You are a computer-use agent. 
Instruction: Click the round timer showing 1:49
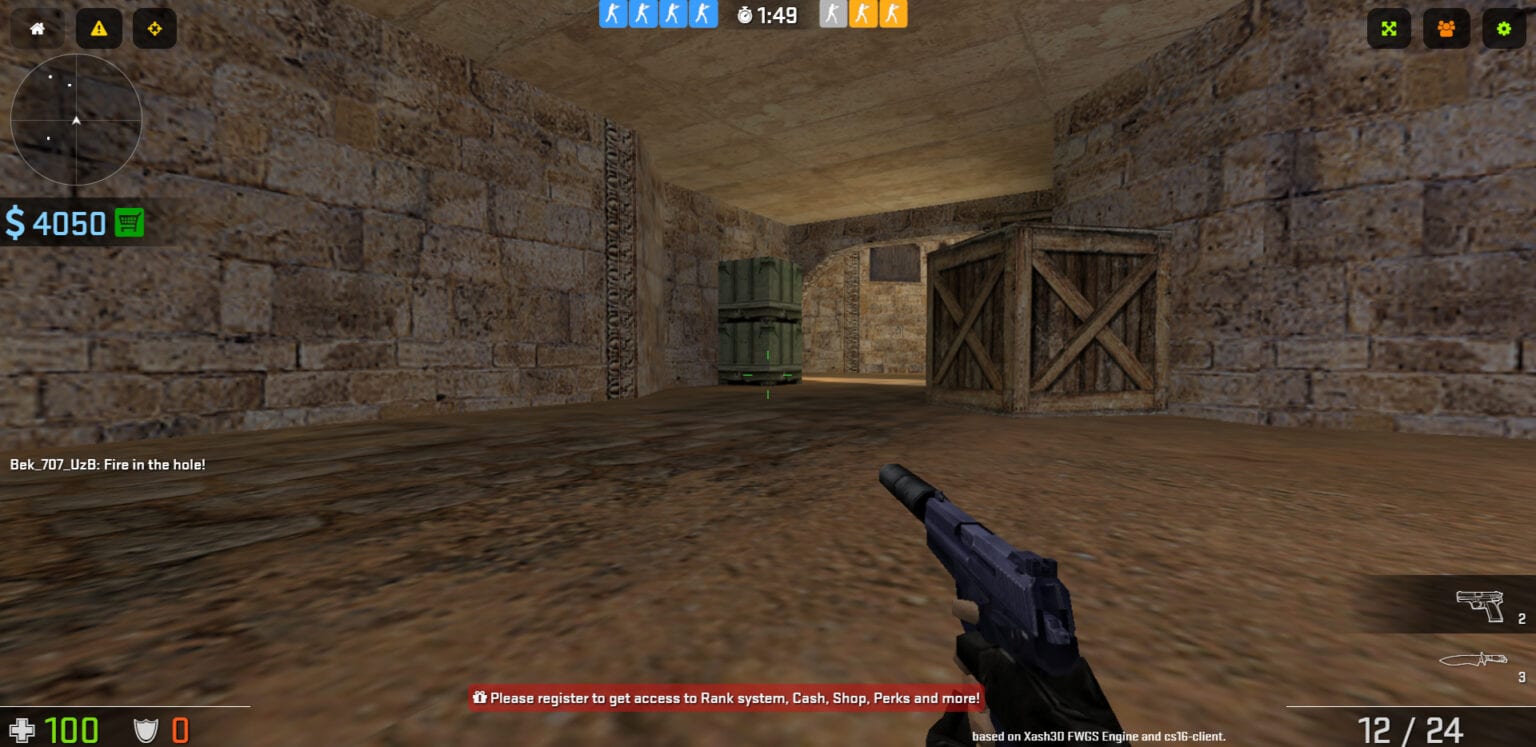pyautogui.click(x=767, y=14)
